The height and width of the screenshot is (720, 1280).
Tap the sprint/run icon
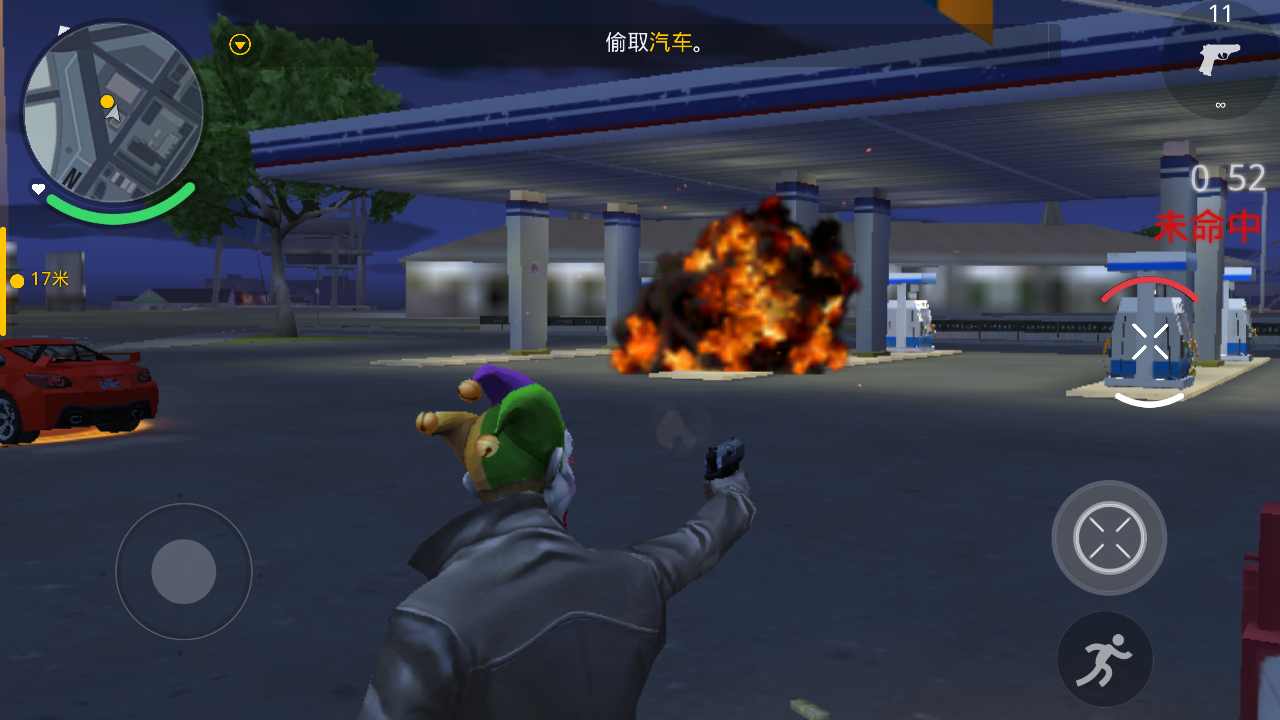(1106, 658)
